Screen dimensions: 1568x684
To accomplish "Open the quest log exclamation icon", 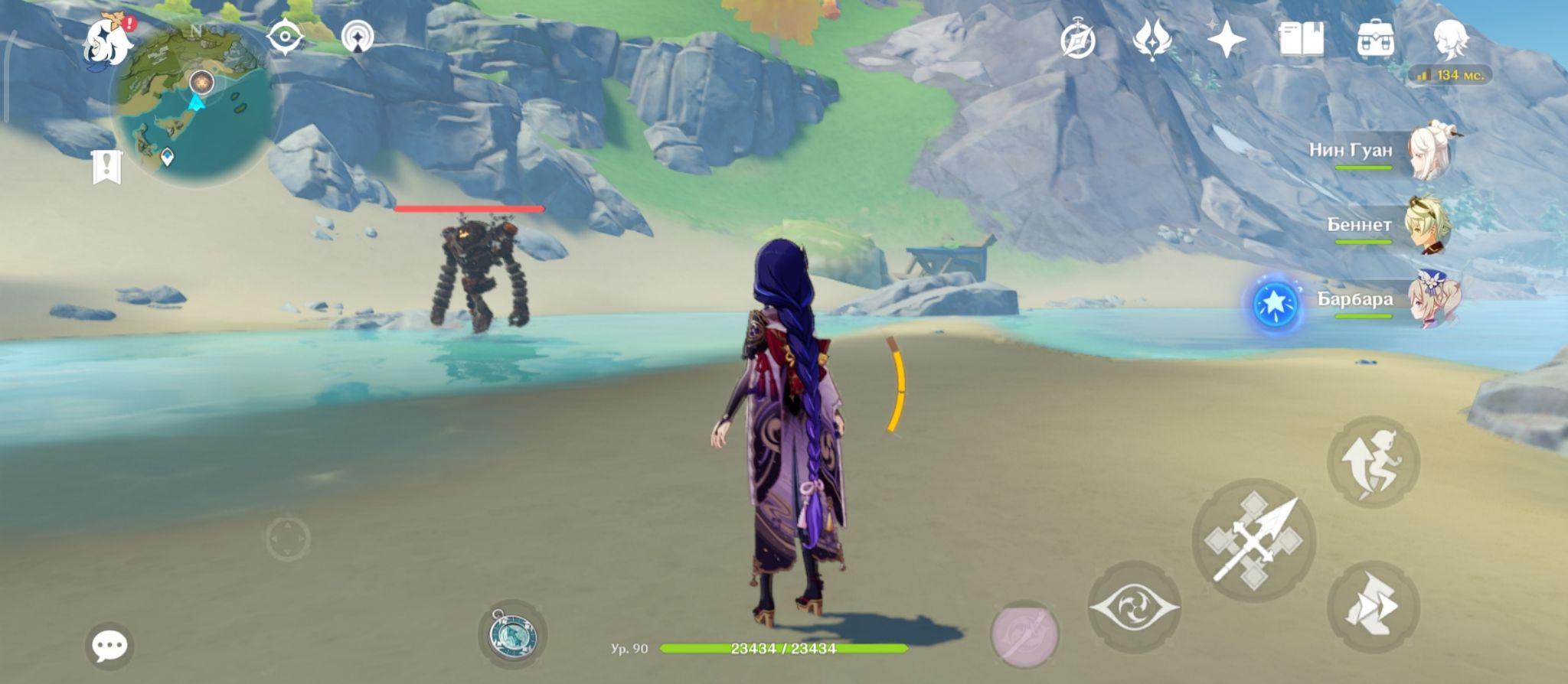I will click(106, 166).
